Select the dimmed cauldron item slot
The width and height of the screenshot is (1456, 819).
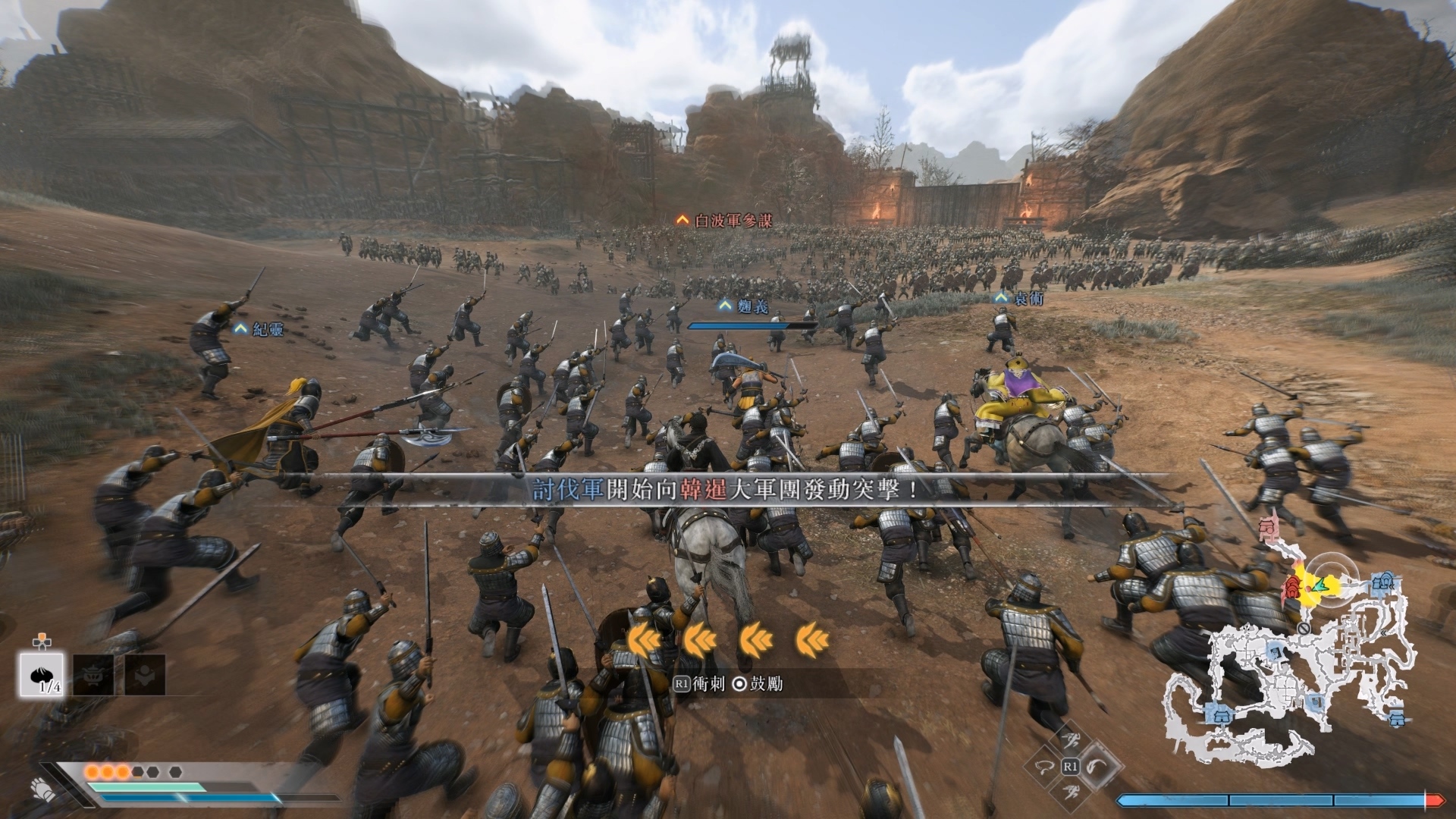94,673
